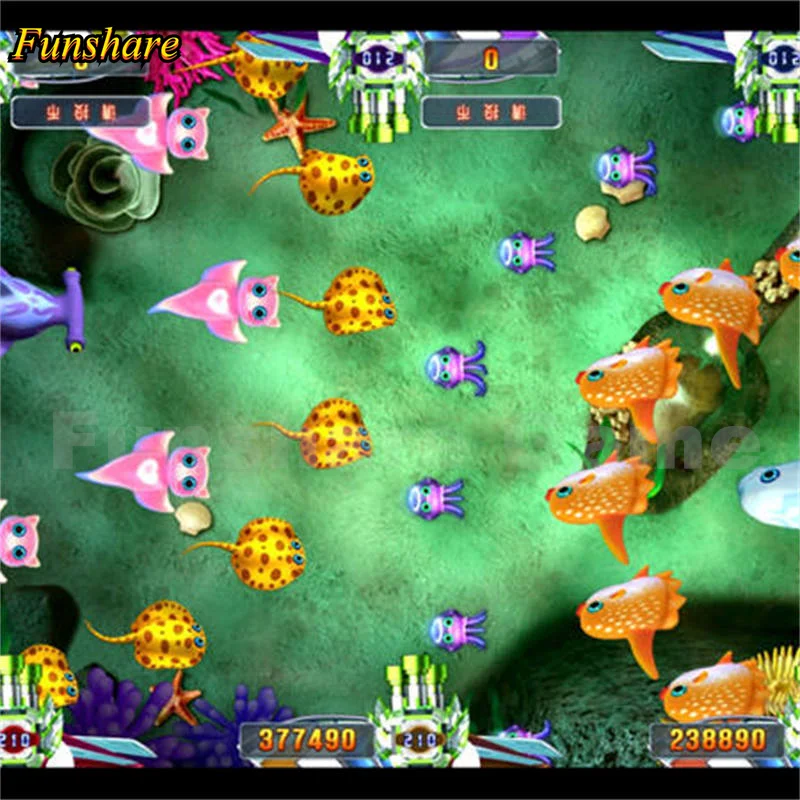Click the Funshare watermark logo

[x=95, y=45]
